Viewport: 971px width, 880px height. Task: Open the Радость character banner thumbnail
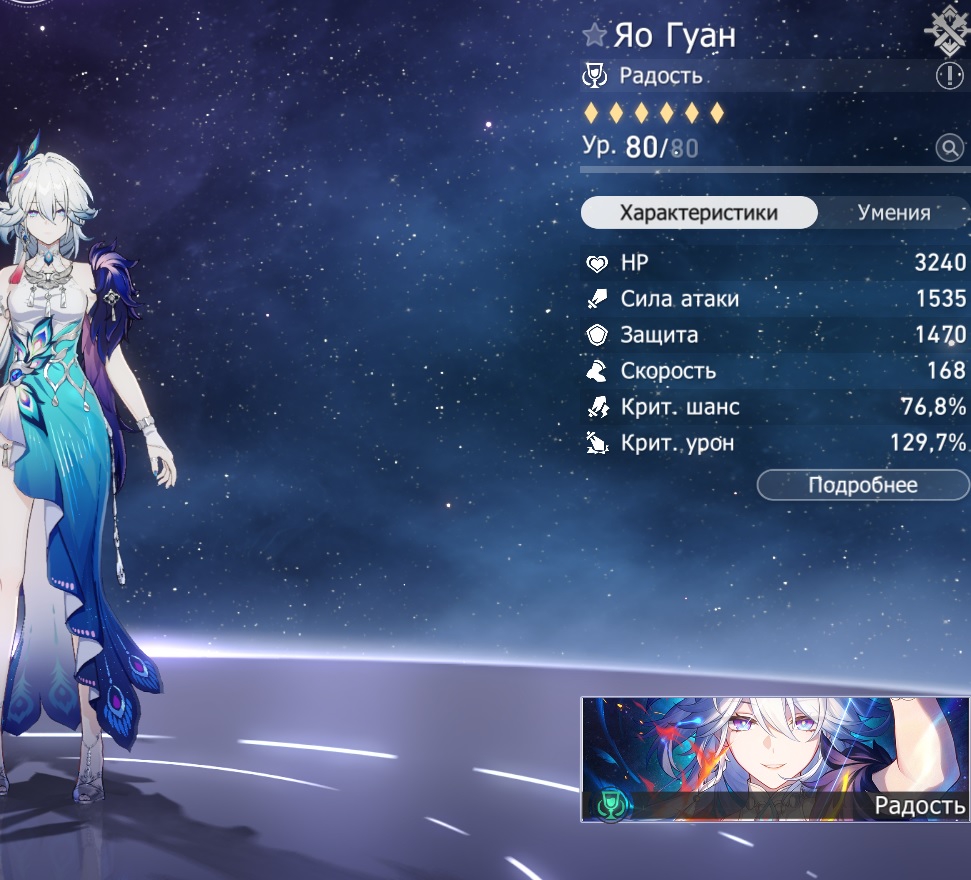click(775, 759)
